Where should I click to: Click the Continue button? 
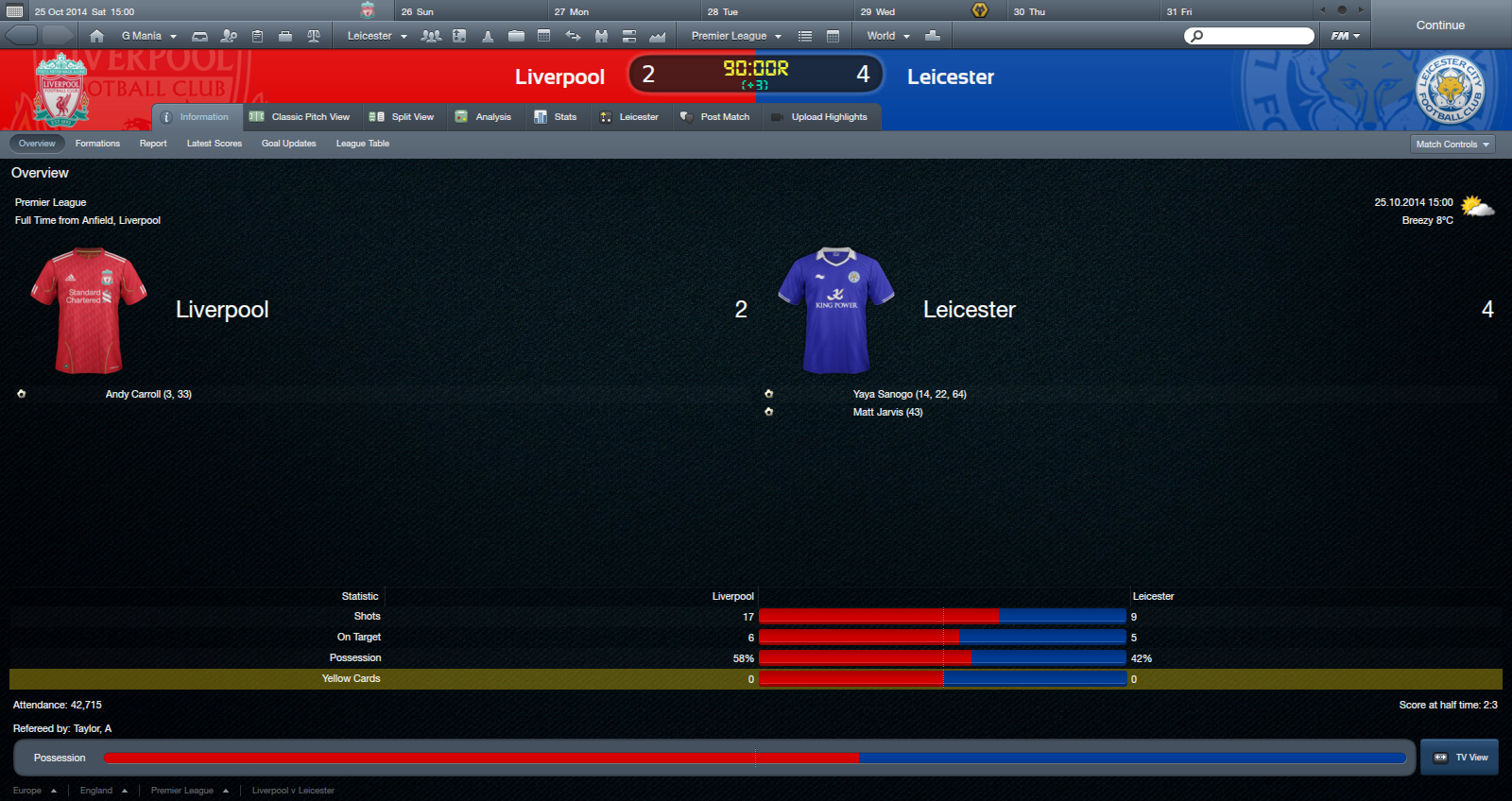[1440, 26]
